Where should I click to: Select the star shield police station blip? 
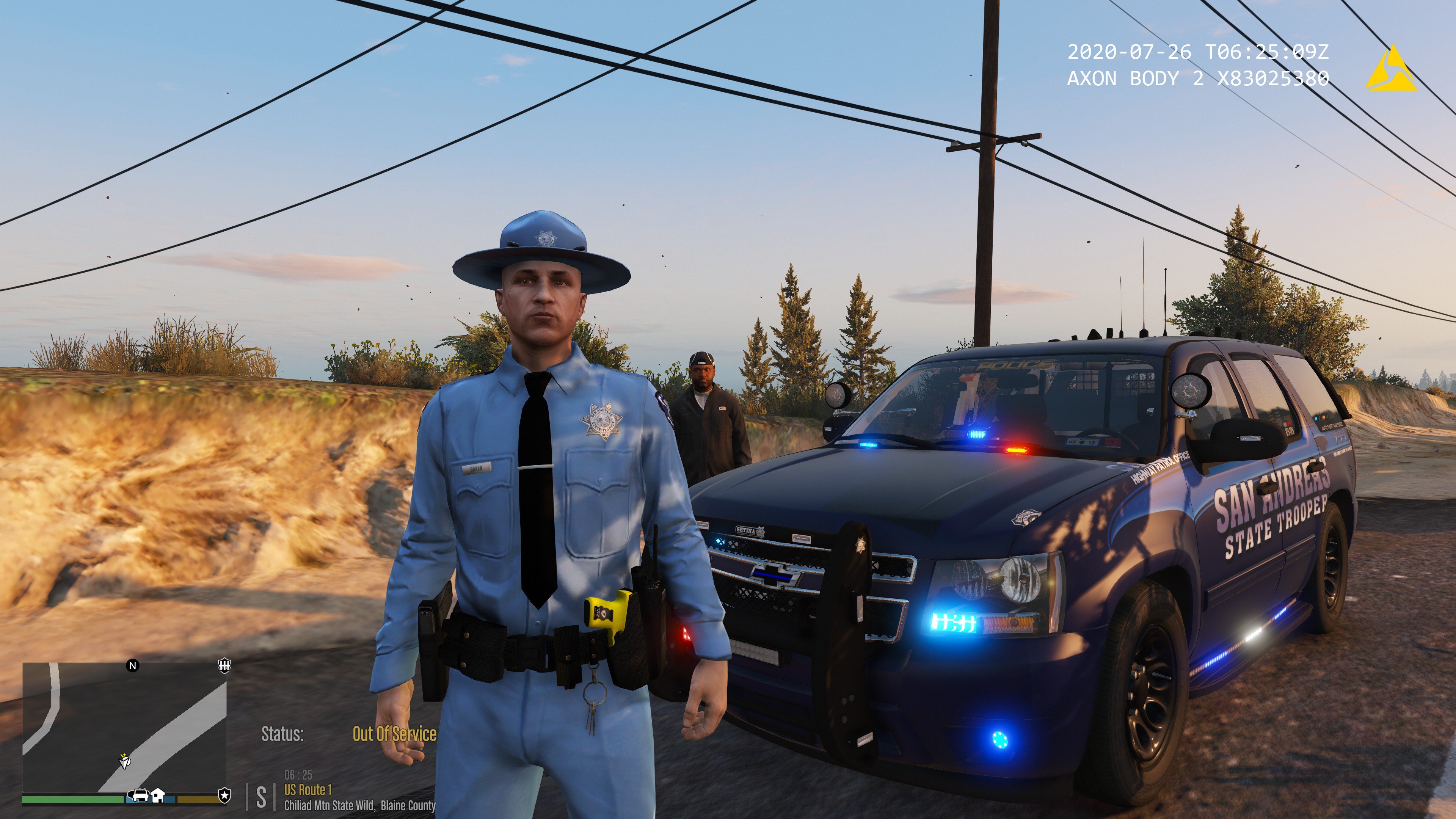point(224,796)
